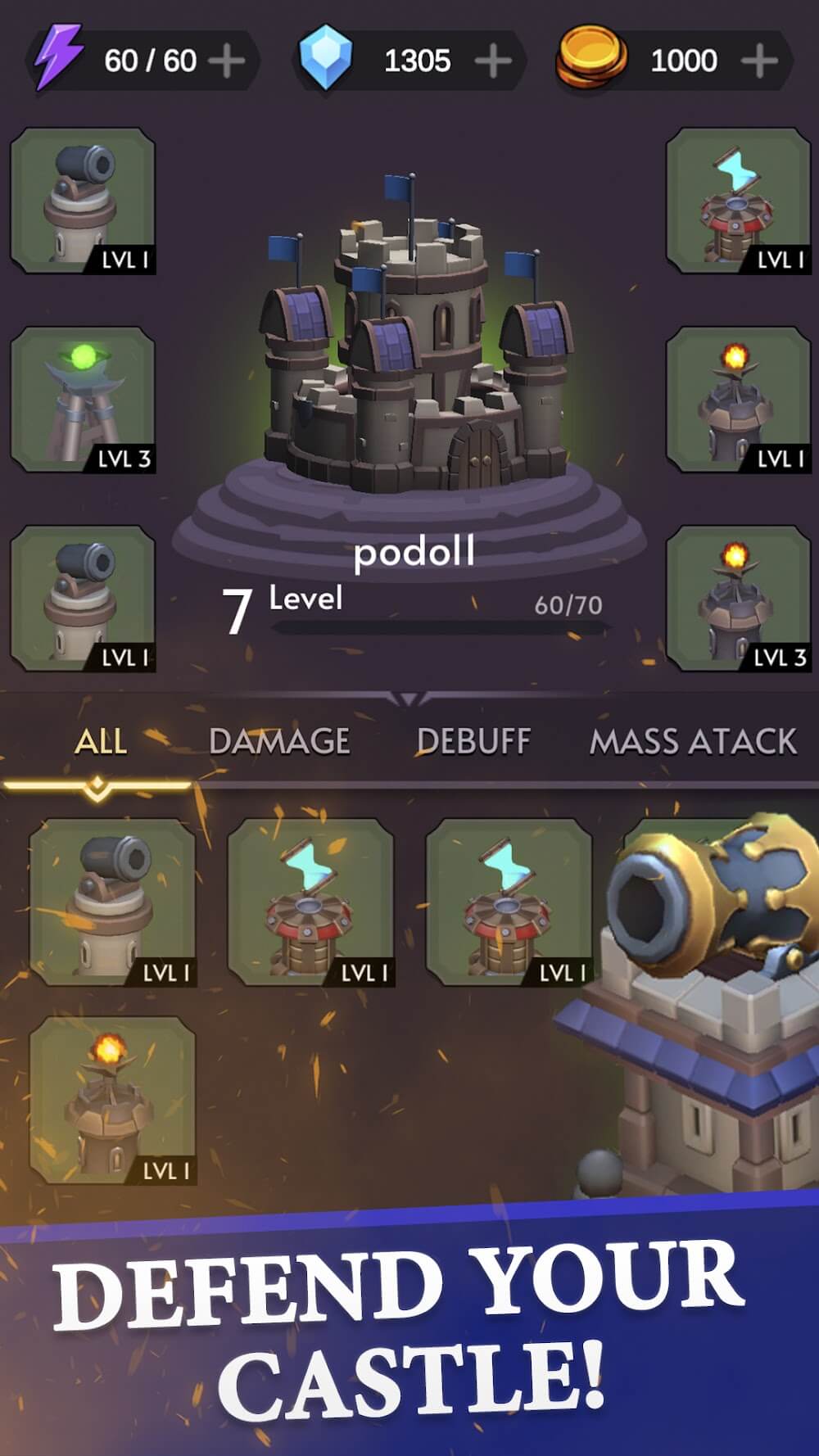Buy more gems using the plus button
The width and height of the screenshot is (819, 1456).
coord(493,61)
